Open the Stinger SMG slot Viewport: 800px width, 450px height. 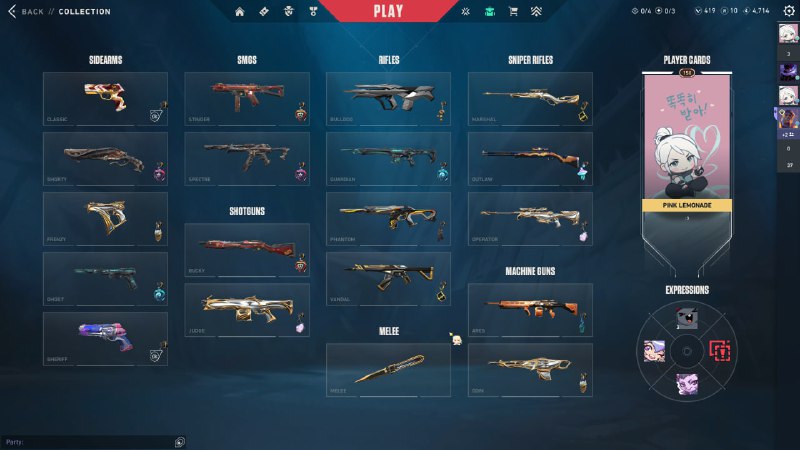tap(246, 98)
